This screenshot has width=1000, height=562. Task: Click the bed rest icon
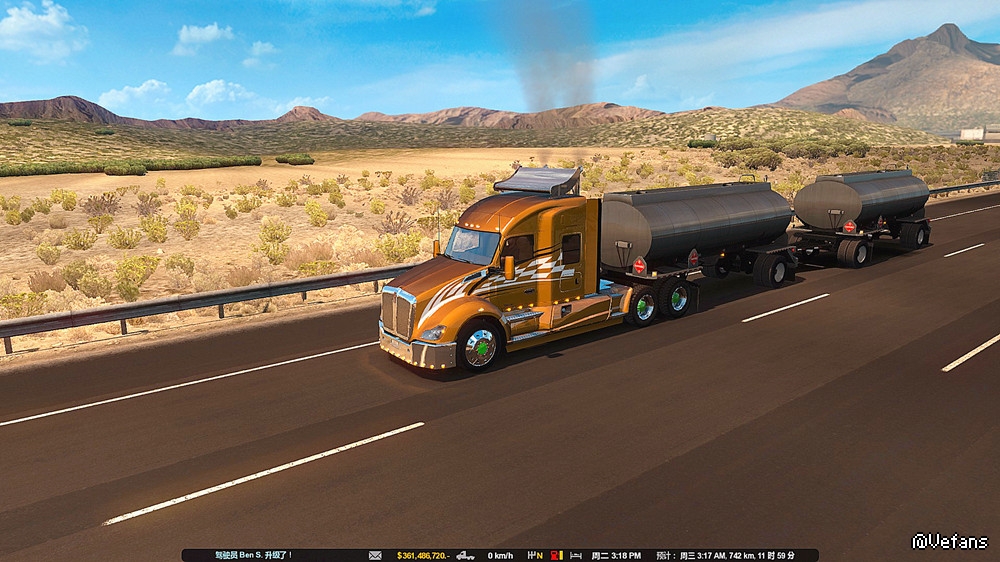pos(574,555)
